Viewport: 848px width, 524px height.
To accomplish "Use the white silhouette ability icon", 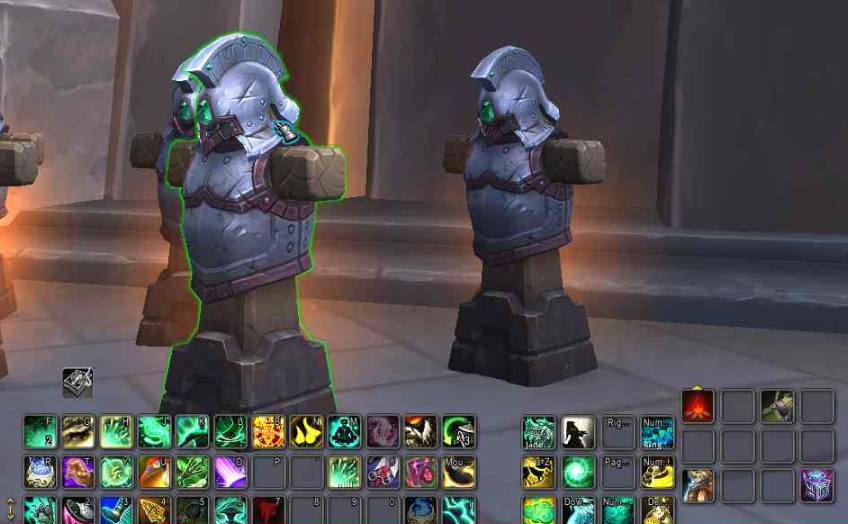I will tap(578, 432).
